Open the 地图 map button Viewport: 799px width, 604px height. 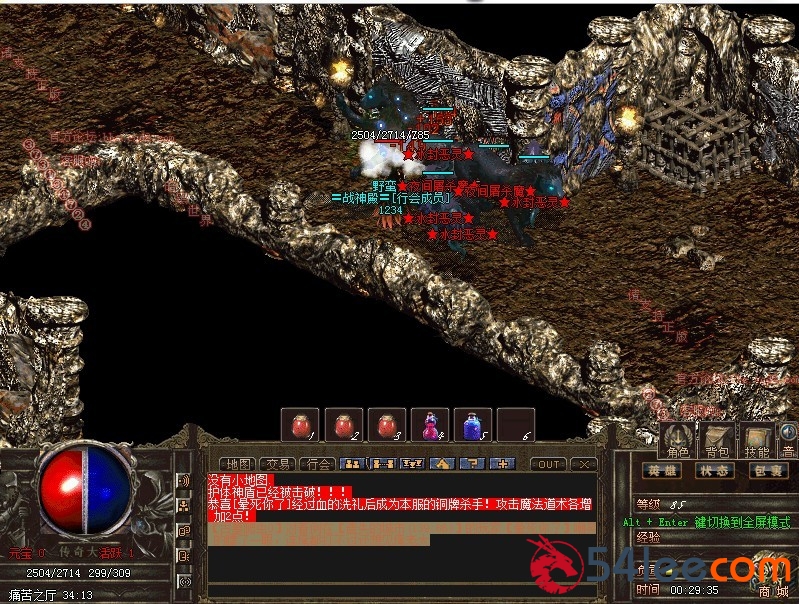click(237, 464)
